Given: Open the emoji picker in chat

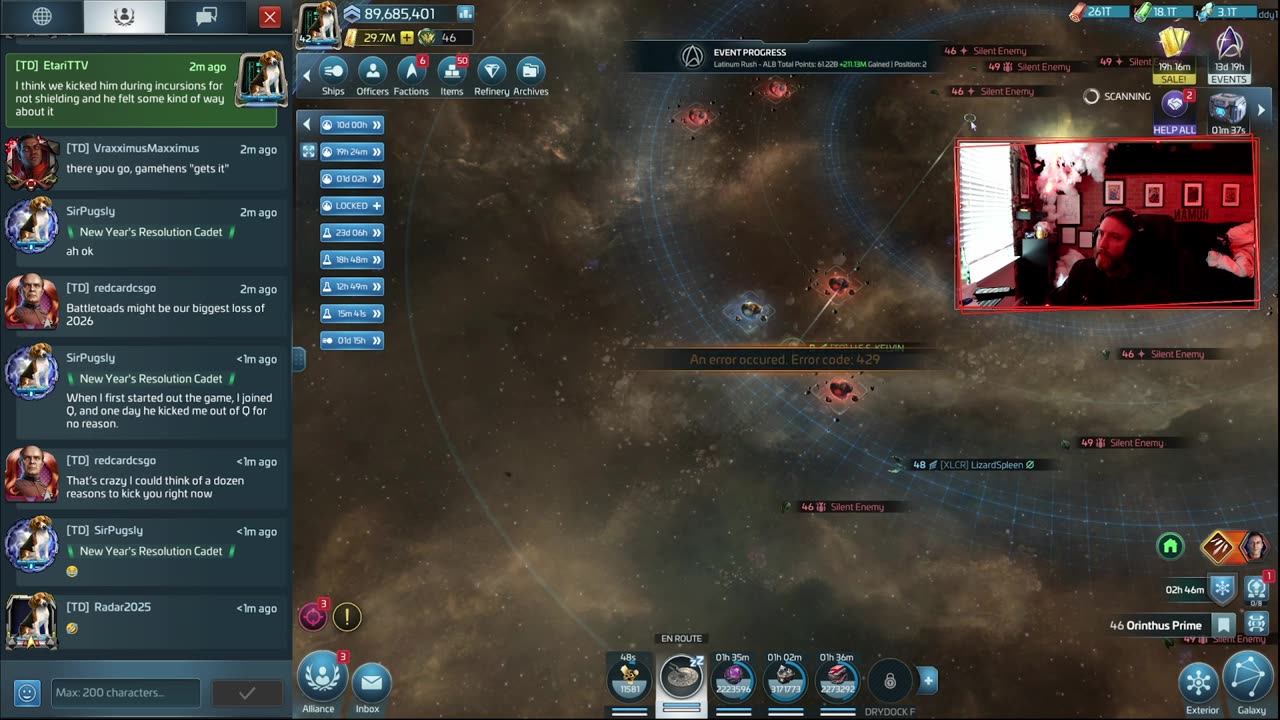Looking at the screenshot, I should point(27,692).
